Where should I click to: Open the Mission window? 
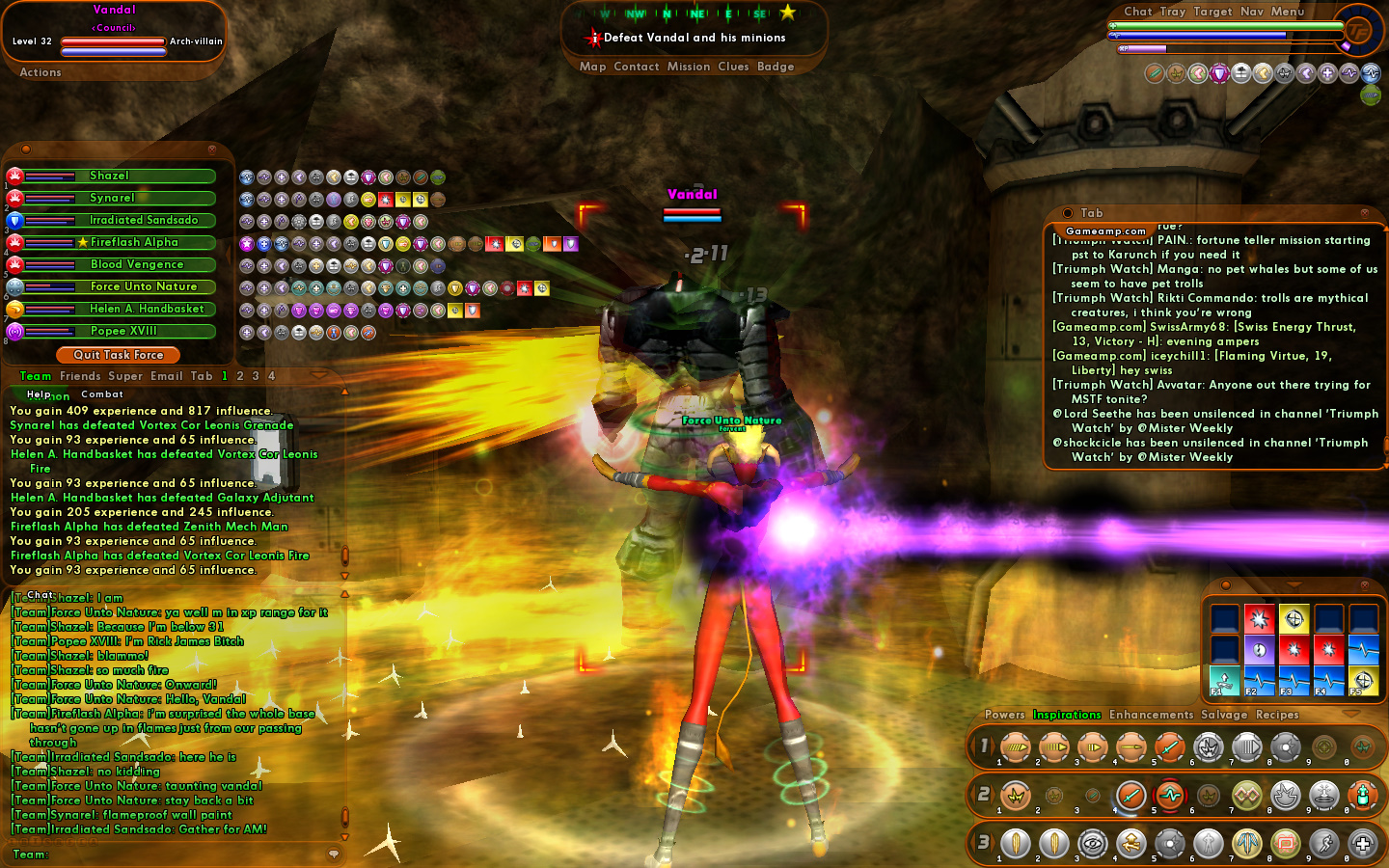(689, 67)
